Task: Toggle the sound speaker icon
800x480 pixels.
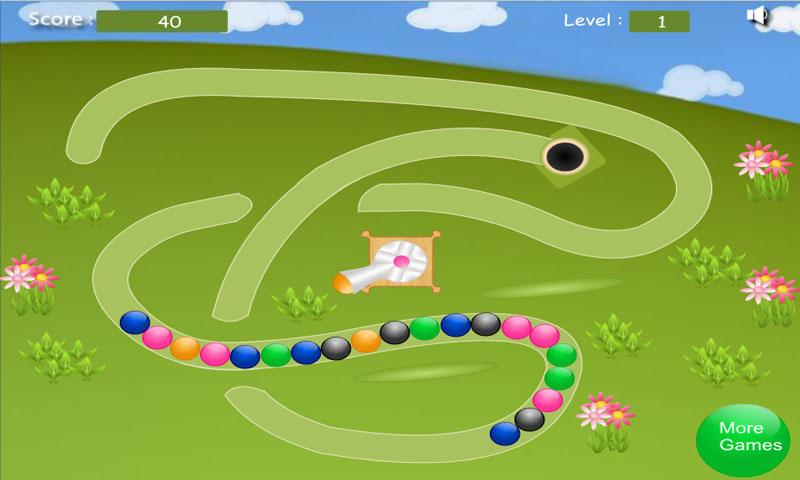Action: point(757,16)
